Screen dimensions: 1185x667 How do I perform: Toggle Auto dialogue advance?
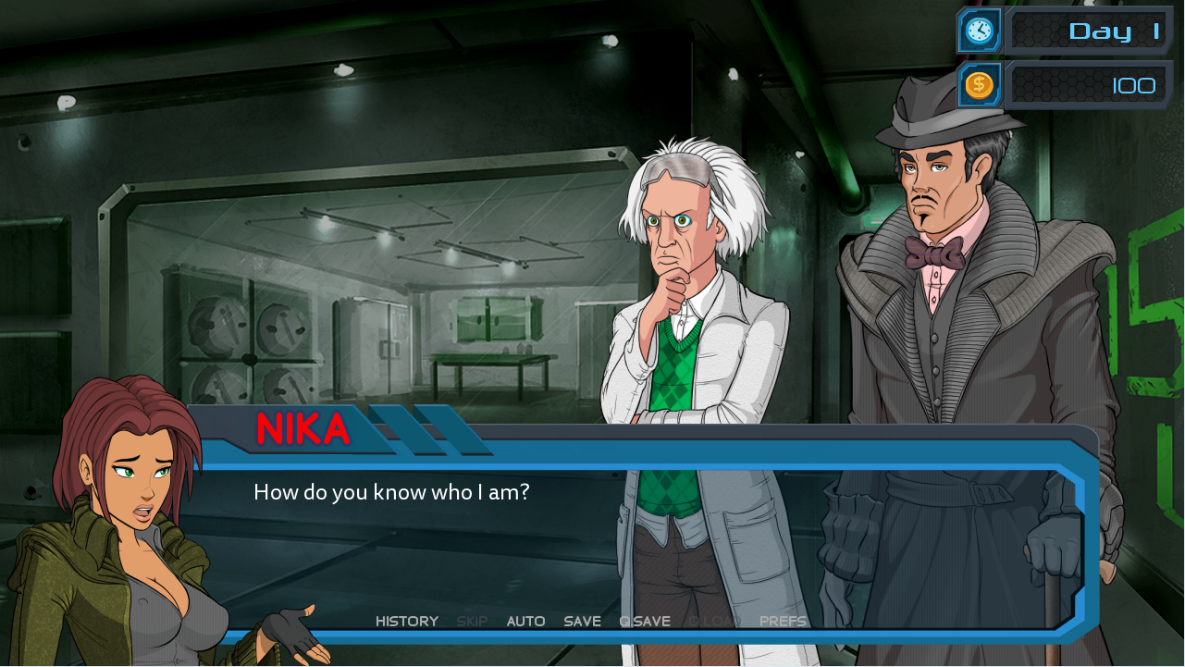pyautogui.click(x=525, y=621)
